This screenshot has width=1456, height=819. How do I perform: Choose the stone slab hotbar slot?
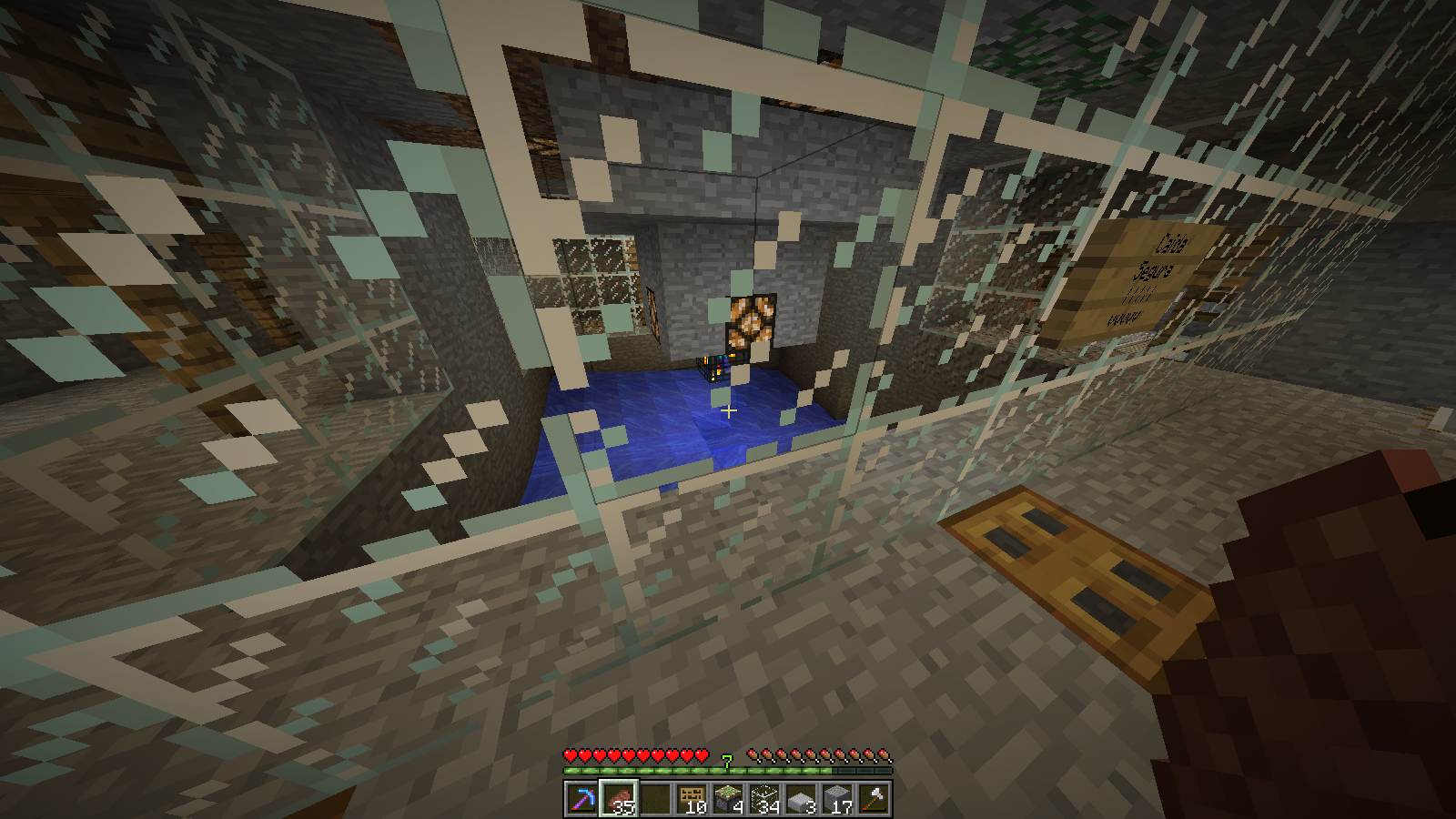[x=801, y=799]
